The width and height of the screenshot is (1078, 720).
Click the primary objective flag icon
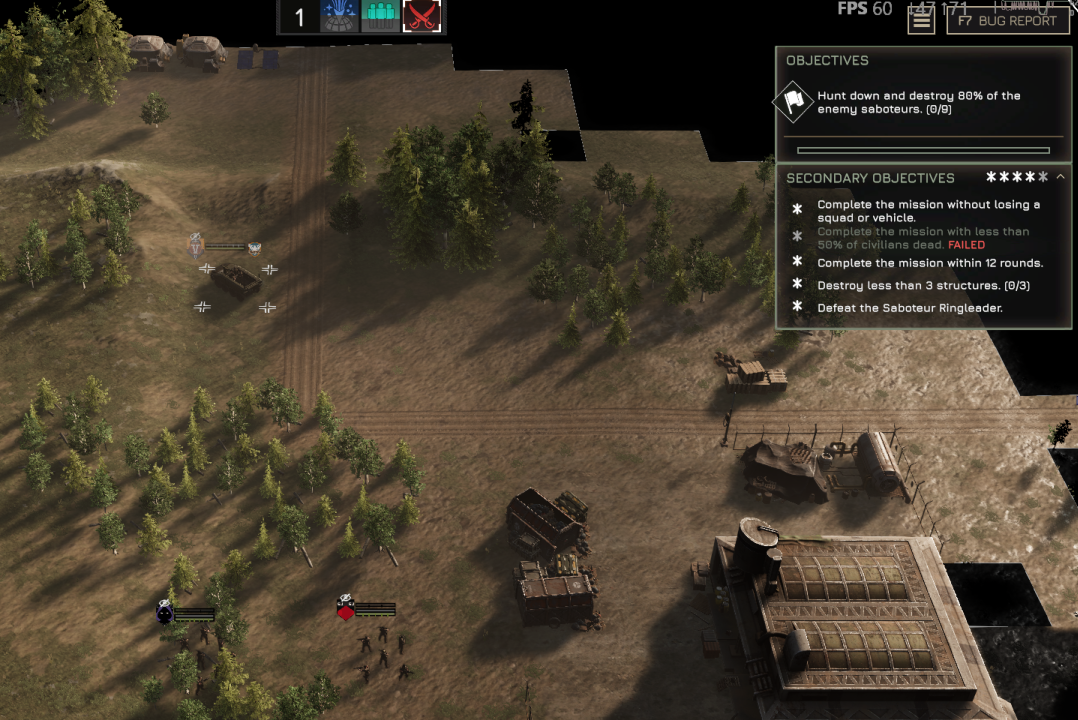coord(794,101)
